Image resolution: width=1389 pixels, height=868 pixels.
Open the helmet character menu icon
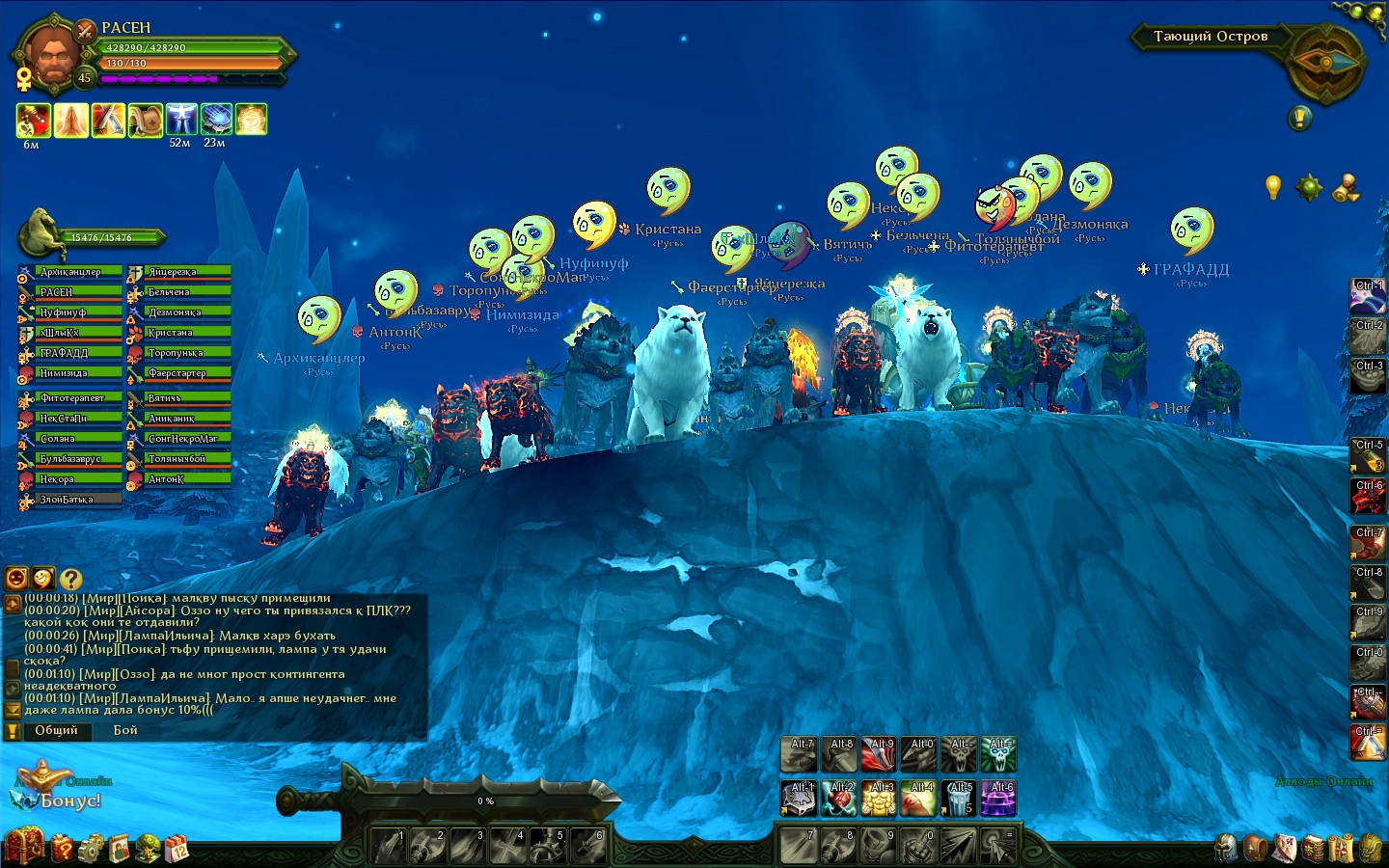point(1226,848)
